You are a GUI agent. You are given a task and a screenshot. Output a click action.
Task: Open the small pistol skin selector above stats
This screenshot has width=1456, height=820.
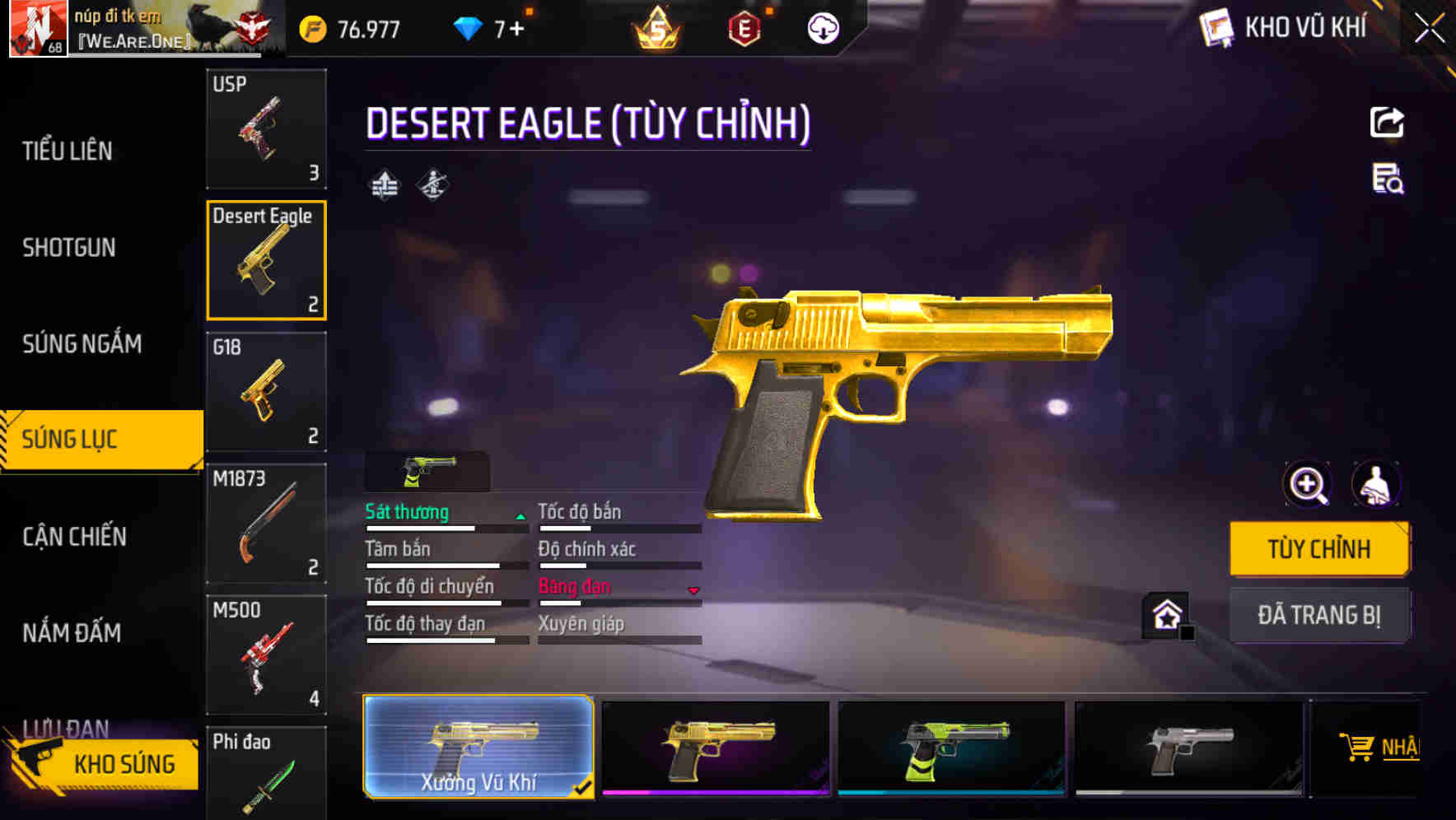click(425, 471)
